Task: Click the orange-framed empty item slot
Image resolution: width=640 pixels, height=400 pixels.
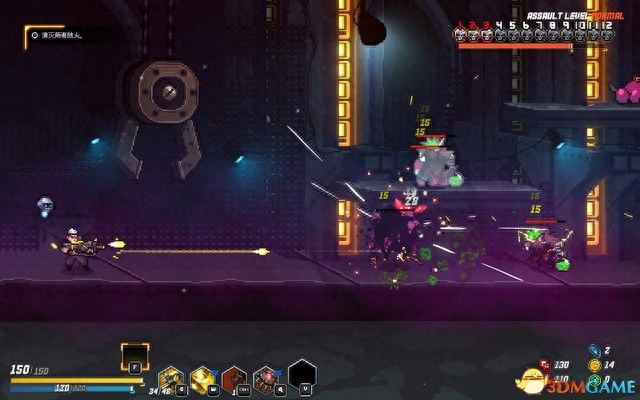Action: click(x=134, y=357)
